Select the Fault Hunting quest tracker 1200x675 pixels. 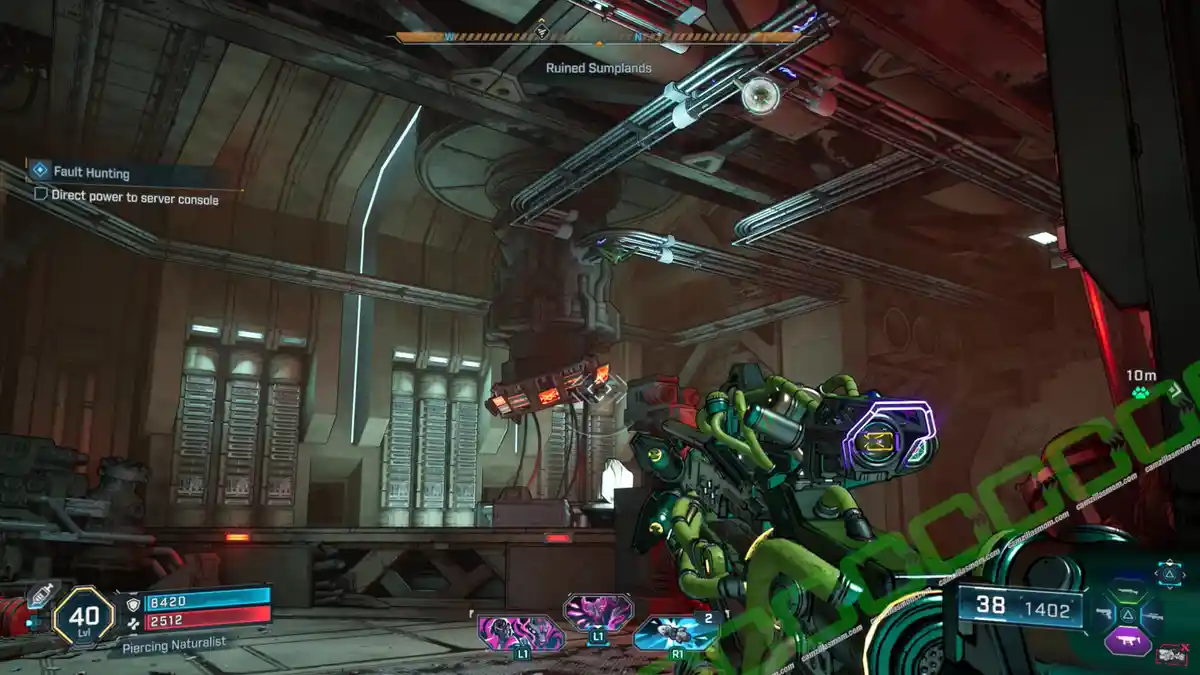pos(90,172)
